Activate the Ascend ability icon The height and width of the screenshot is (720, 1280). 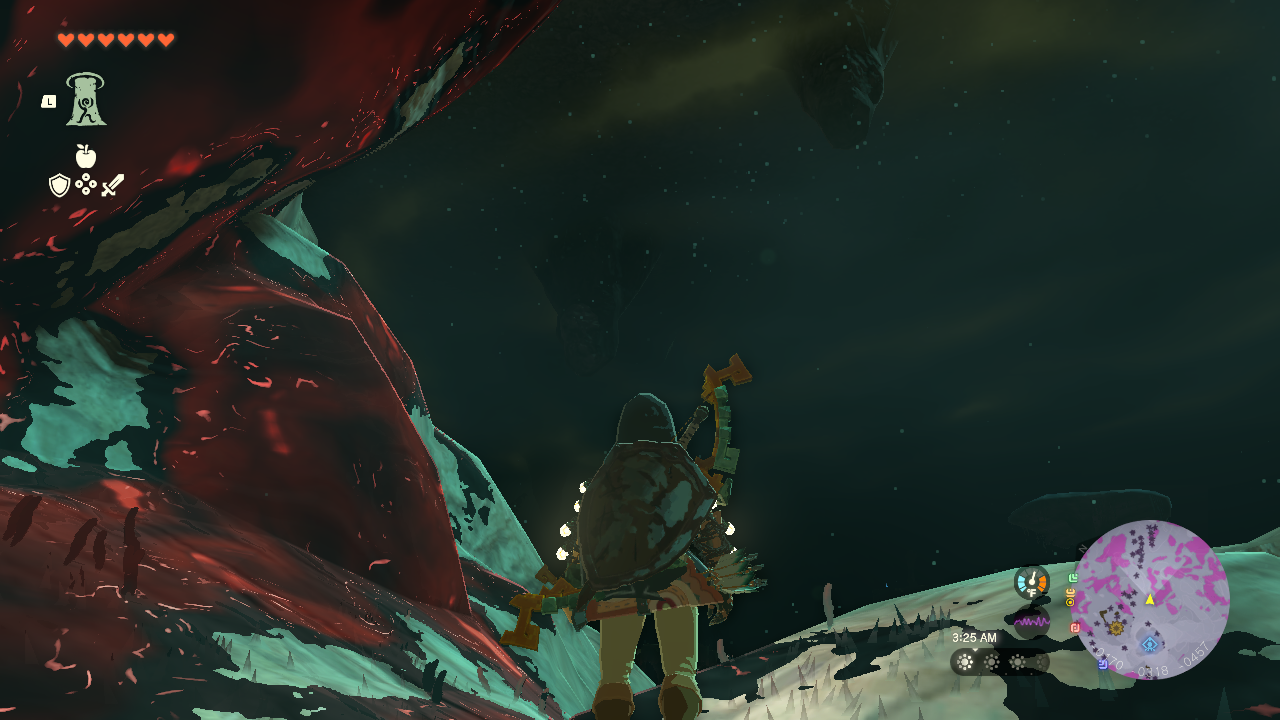(x=86, y=100)
